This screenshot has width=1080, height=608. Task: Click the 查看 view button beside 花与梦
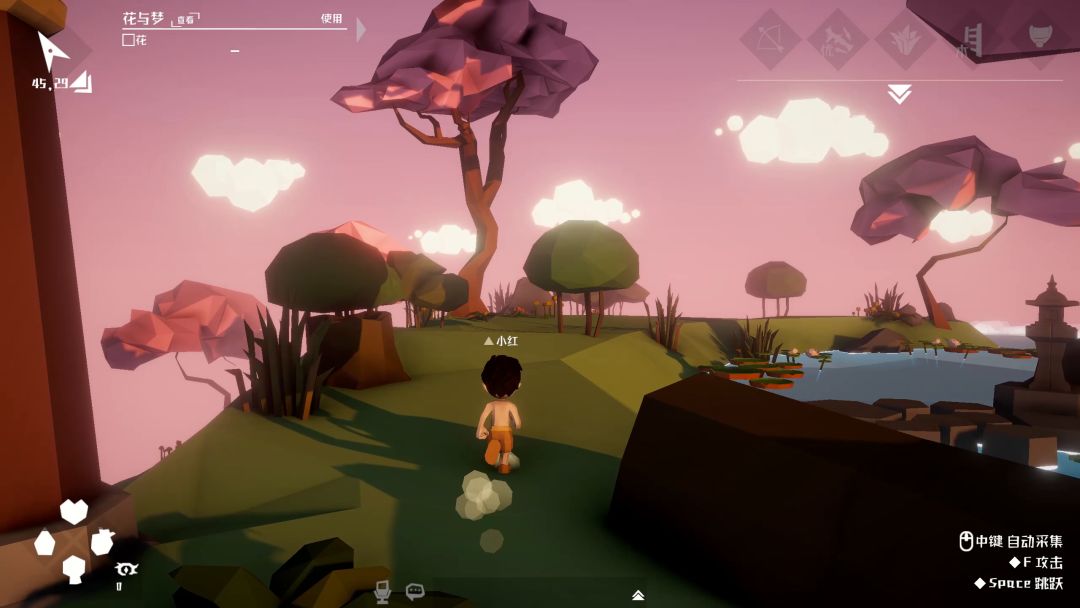(x=186, y=19)
